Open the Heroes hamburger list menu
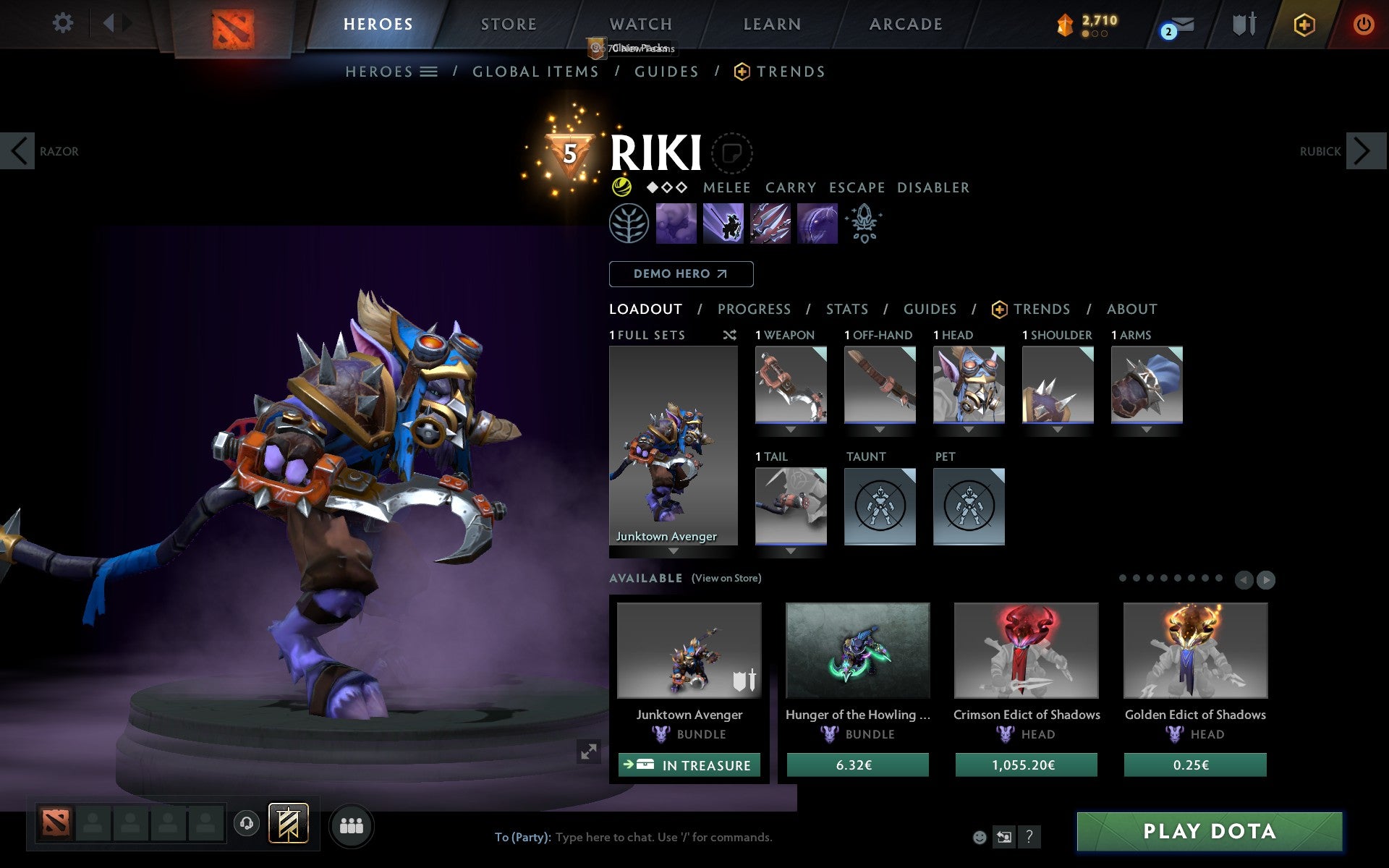This screenshot has height=868, width=1389. (x=428, y=72)
